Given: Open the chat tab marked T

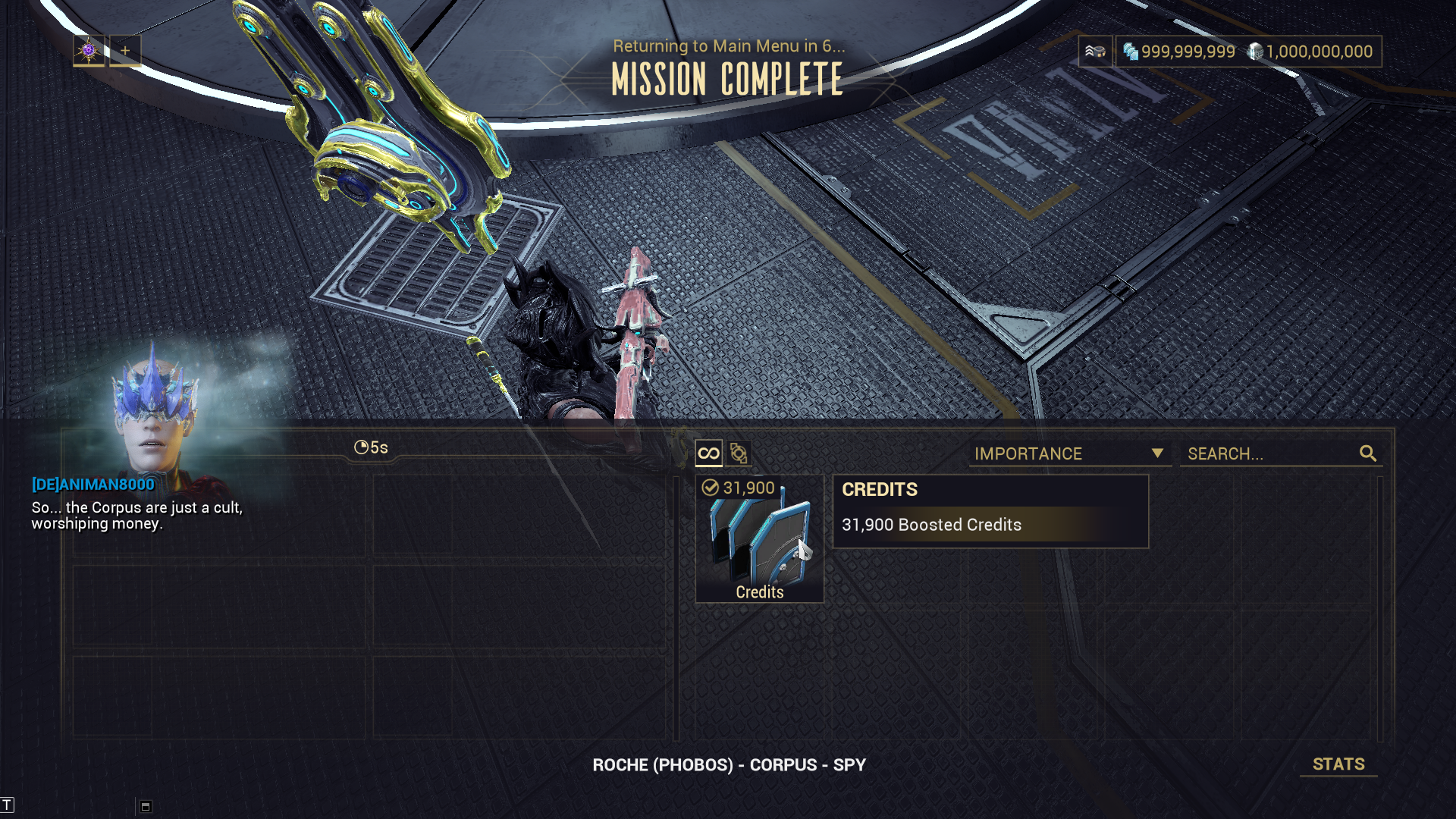Looking at the screenshot, I should [7, 805].
